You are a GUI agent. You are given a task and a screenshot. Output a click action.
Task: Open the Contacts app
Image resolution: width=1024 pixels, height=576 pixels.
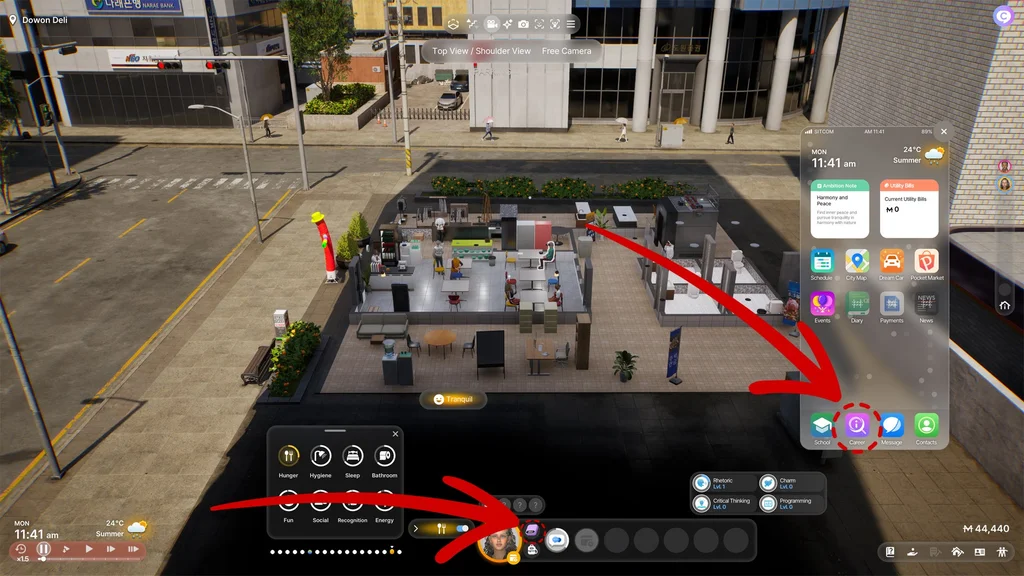click(927, 425)
